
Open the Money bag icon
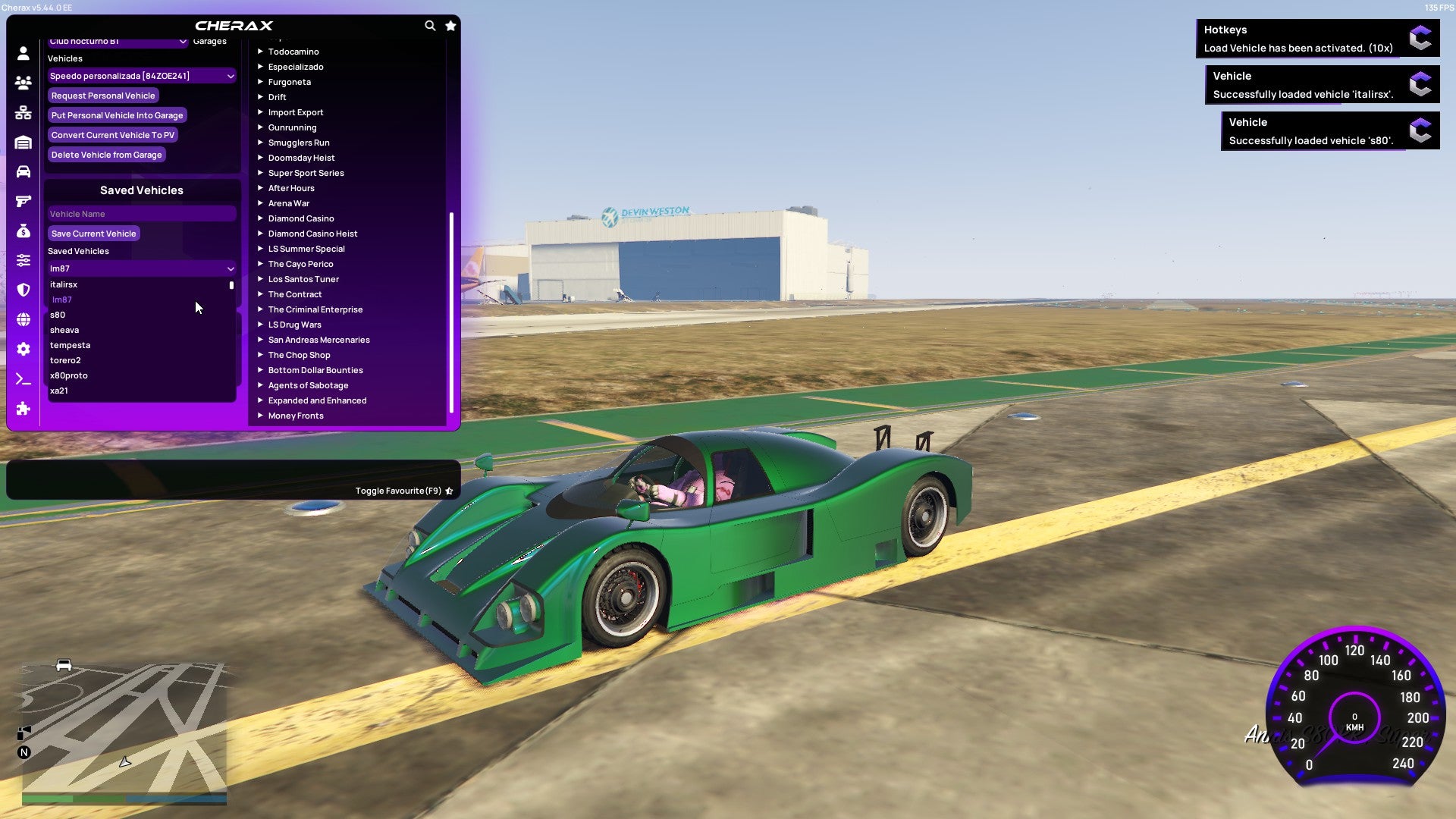(x=23, y=232)
